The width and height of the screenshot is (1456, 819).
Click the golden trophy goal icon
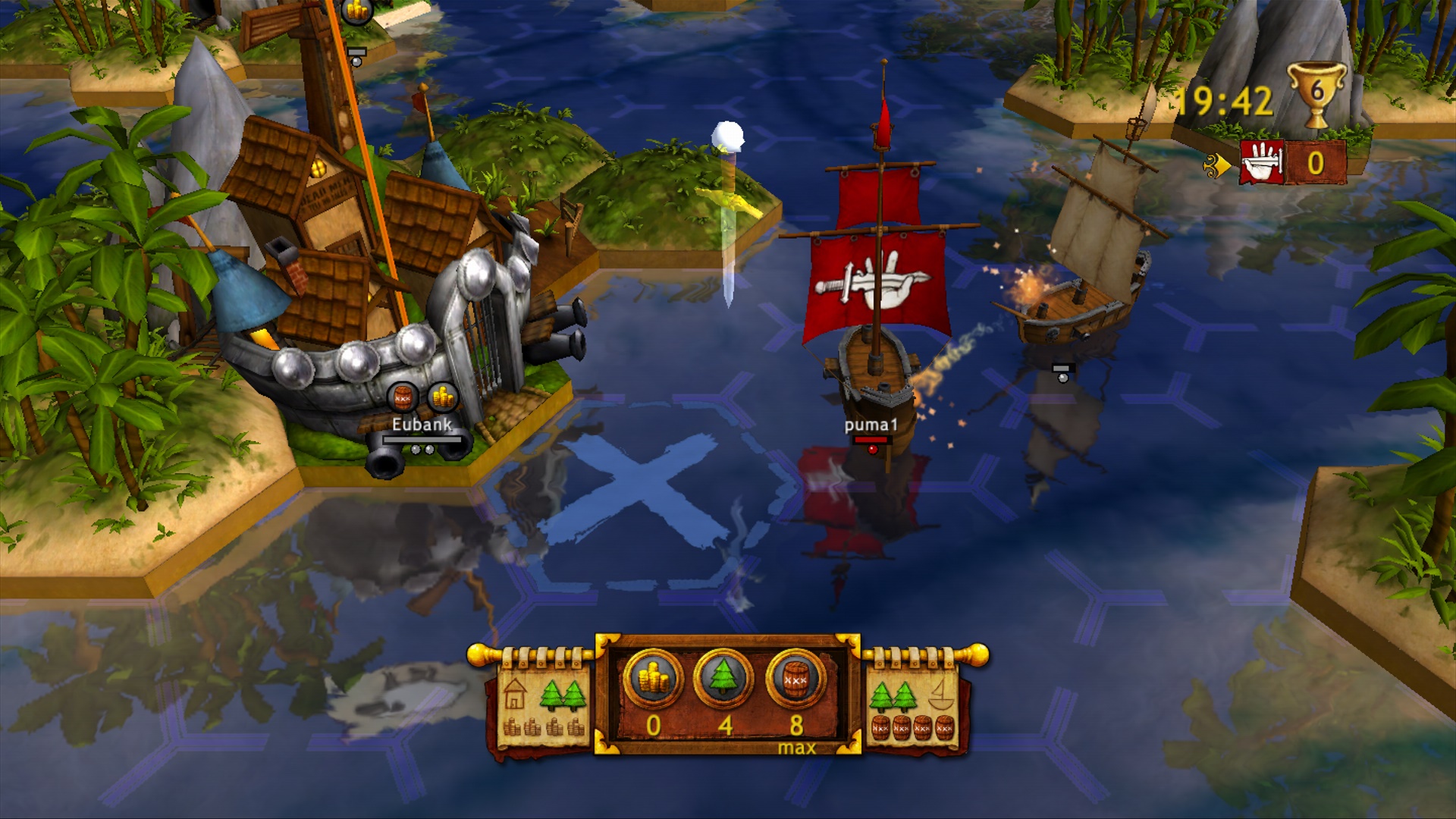[1317, 94]
